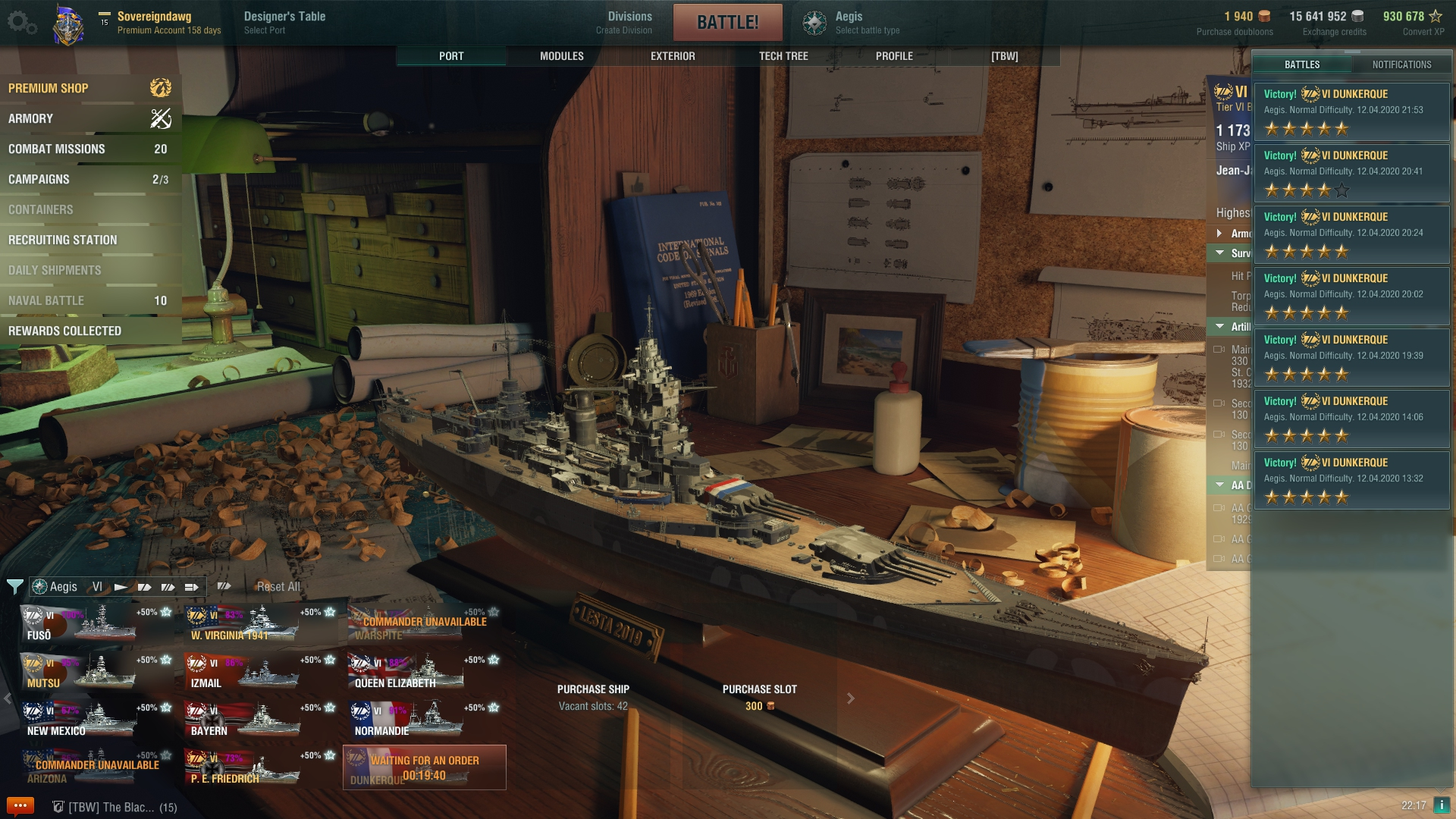The height and width of the screenshot is (819, 1456).
Task: Start a match with the BATTLE! button
Action: pos(727,22)
